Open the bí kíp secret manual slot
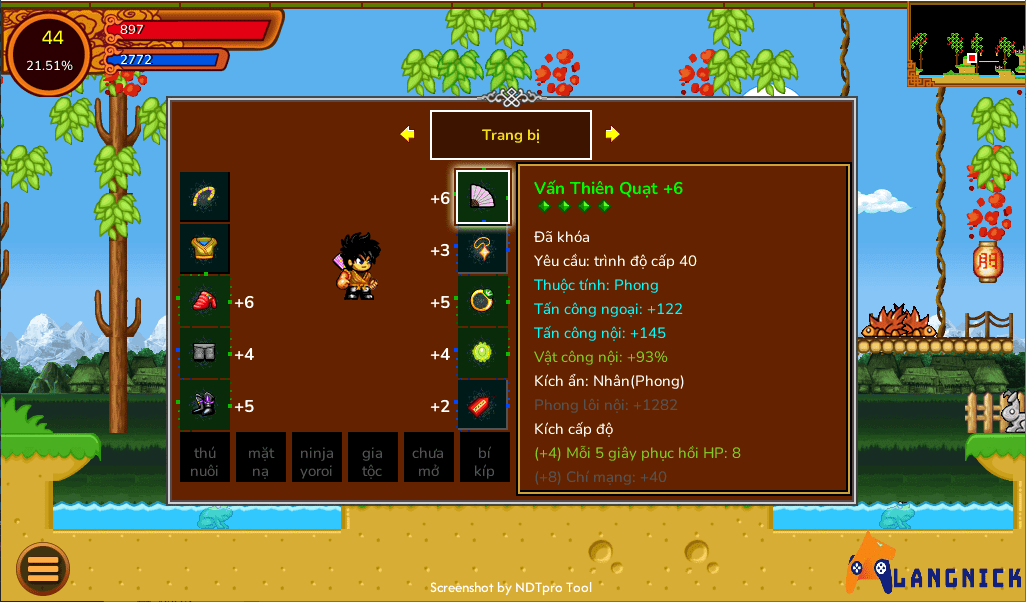 click(485, 458)
